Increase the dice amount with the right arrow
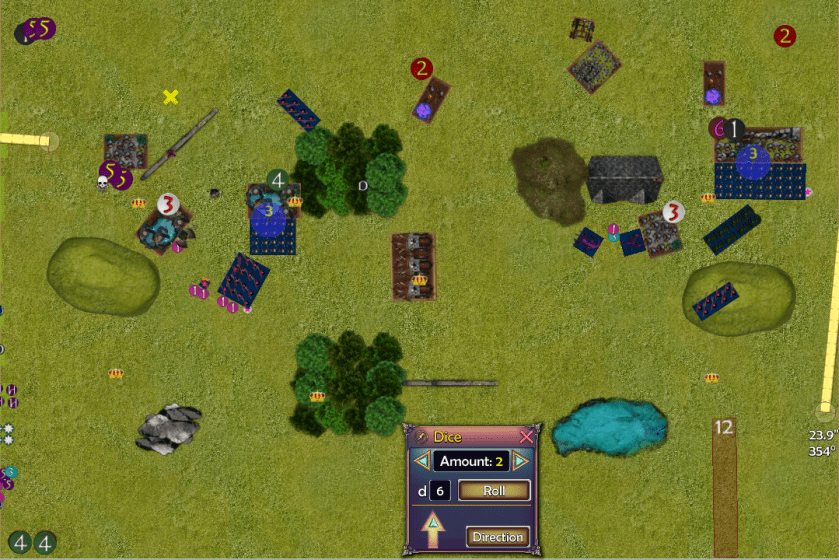 click(x=520, y=461)
